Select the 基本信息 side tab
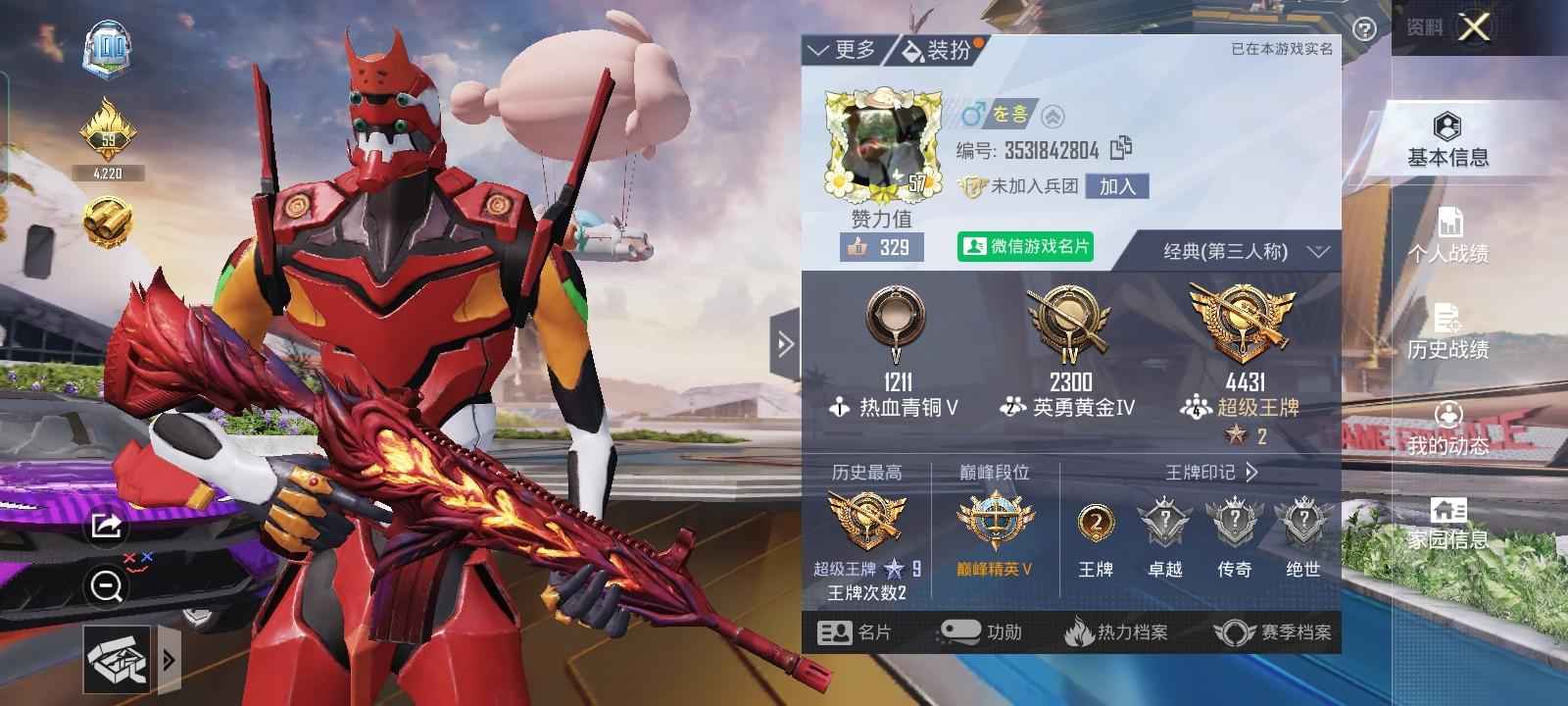Image resolution: width=1568 pixels, height=706 pixels. click(x=1447, y=140)
